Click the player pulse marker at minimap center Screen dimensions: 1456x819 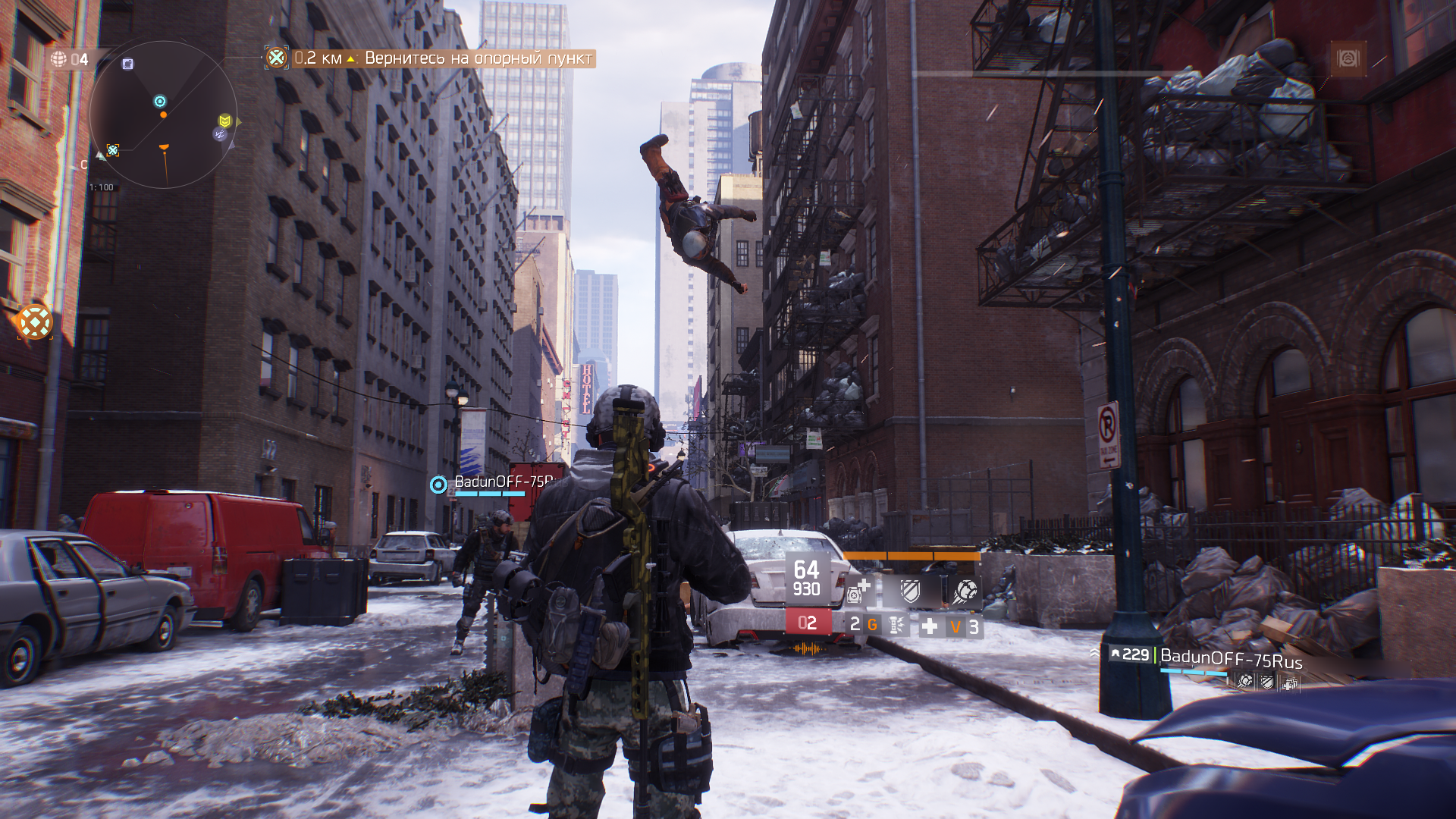pos(160,101)
